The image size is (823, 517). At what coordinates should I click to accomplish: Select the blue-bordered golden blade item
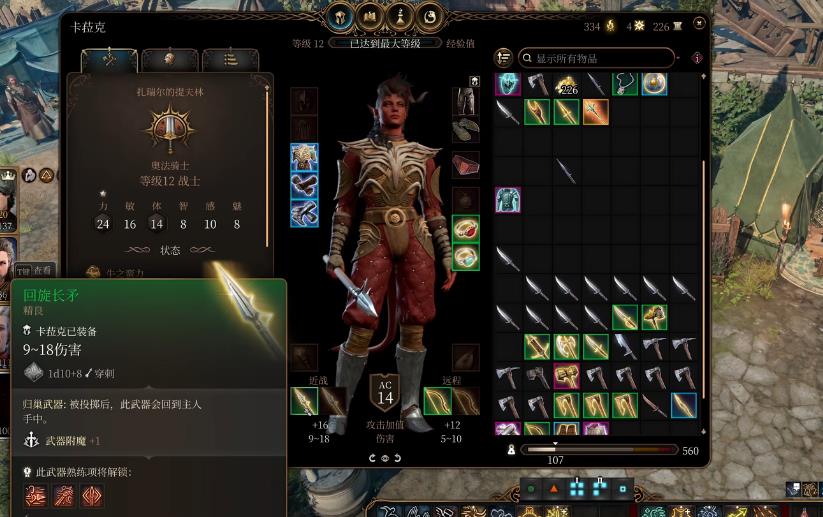683,405
